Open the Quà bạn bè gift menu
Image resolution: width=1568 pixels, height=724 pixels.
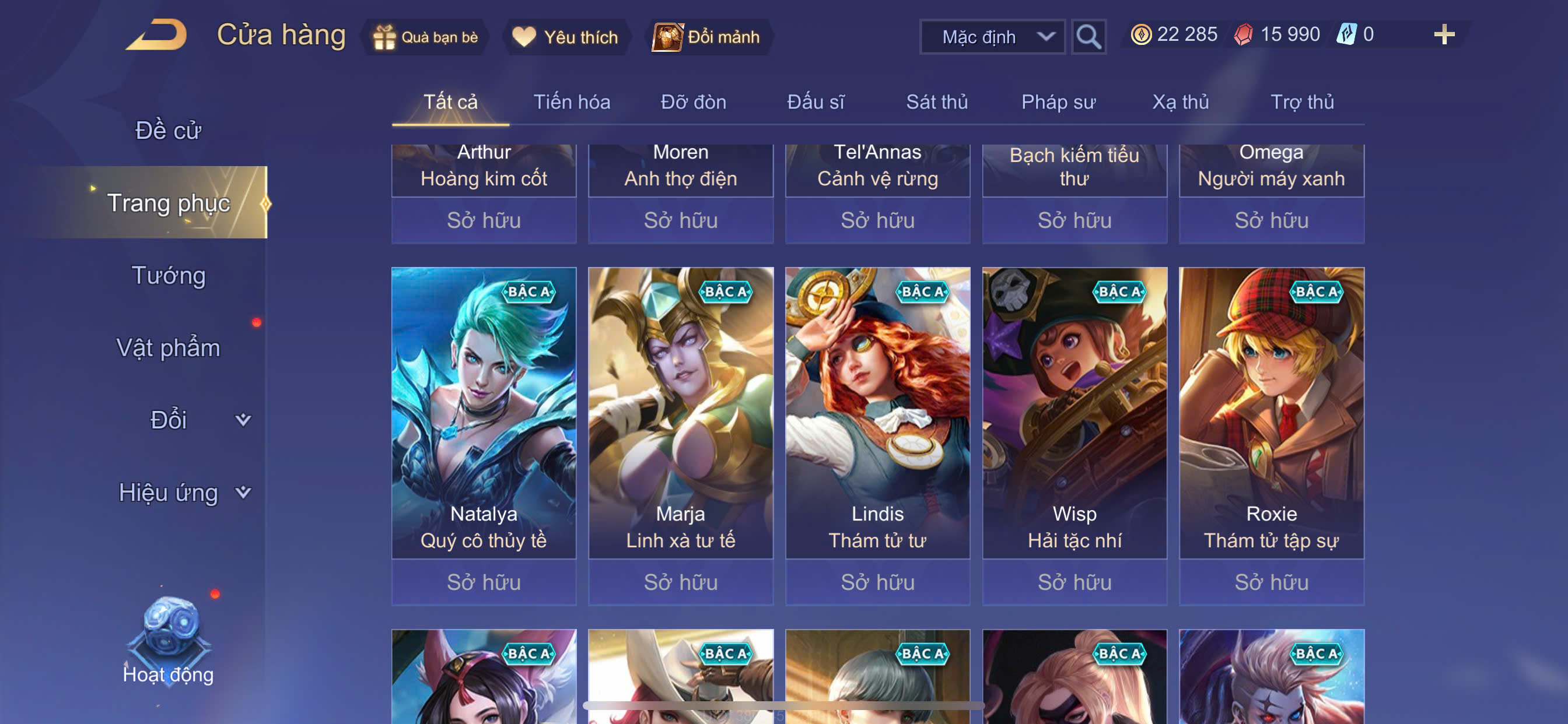[x=426, y=37]
